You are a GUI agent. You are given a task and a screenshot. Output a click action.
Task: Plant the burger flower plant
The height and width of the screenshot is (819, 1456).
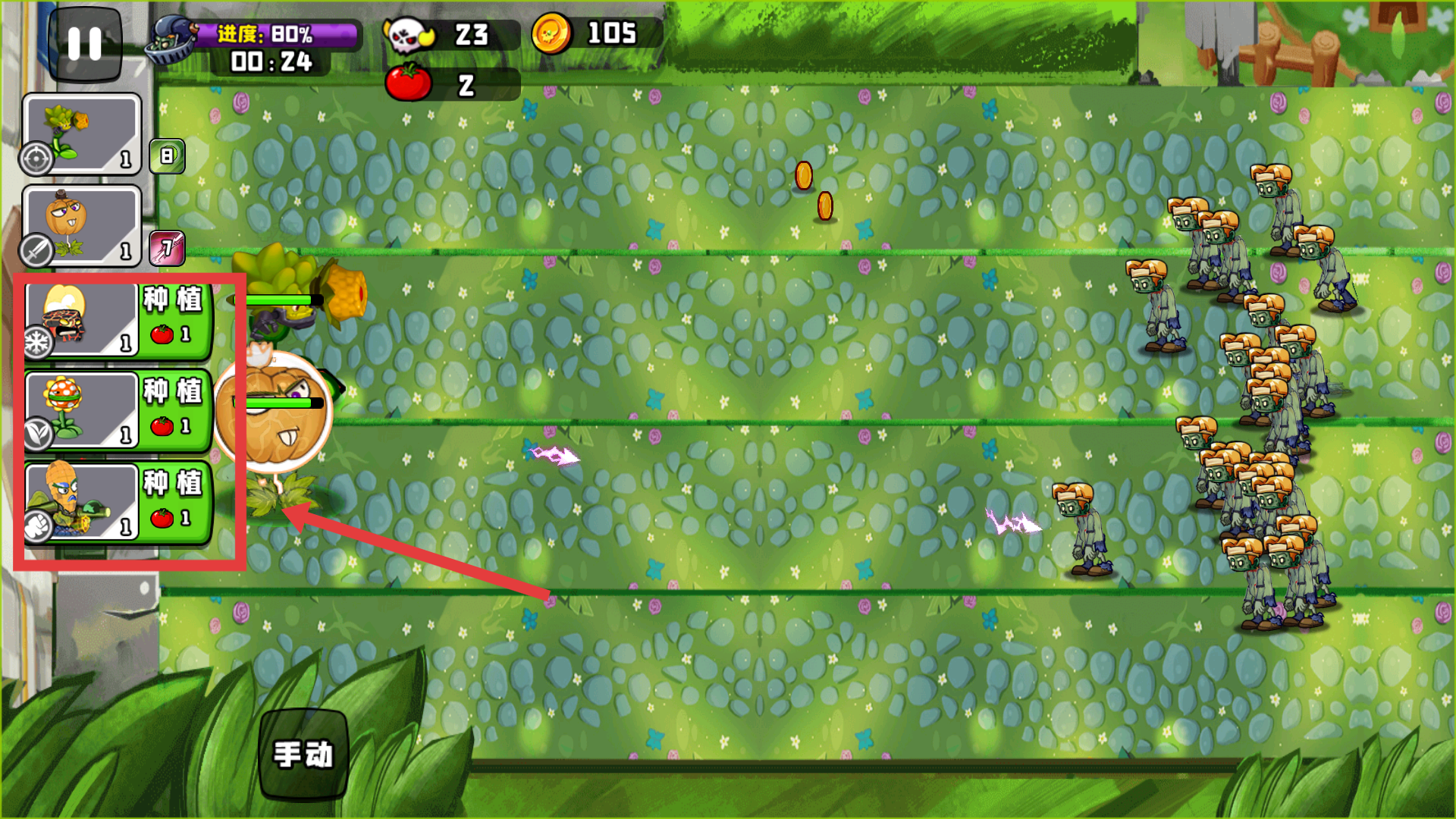point(175,410)
